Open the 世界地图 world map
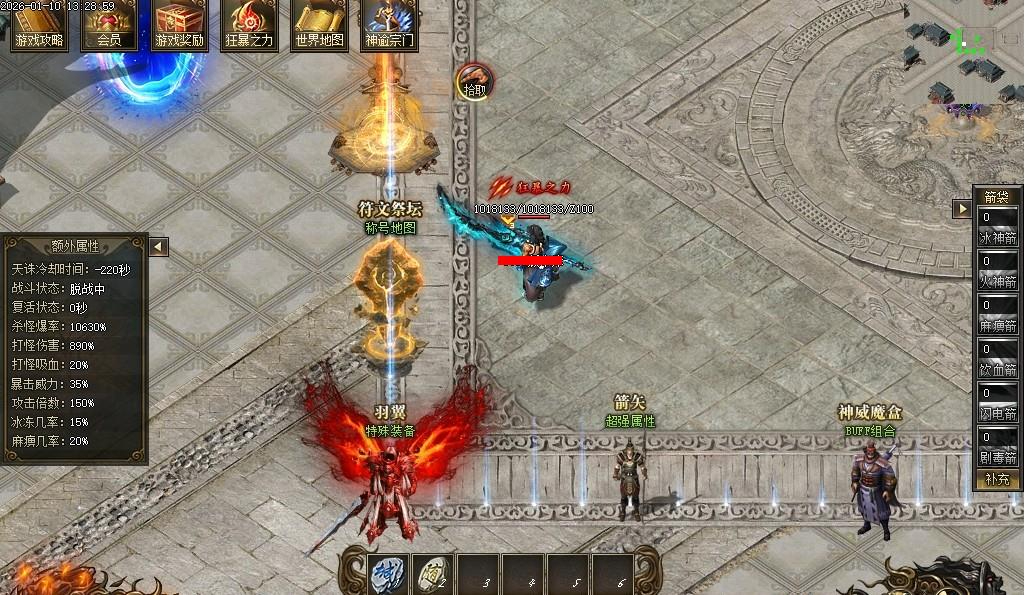Screen dimensions: 1028x595 [319, 25]
